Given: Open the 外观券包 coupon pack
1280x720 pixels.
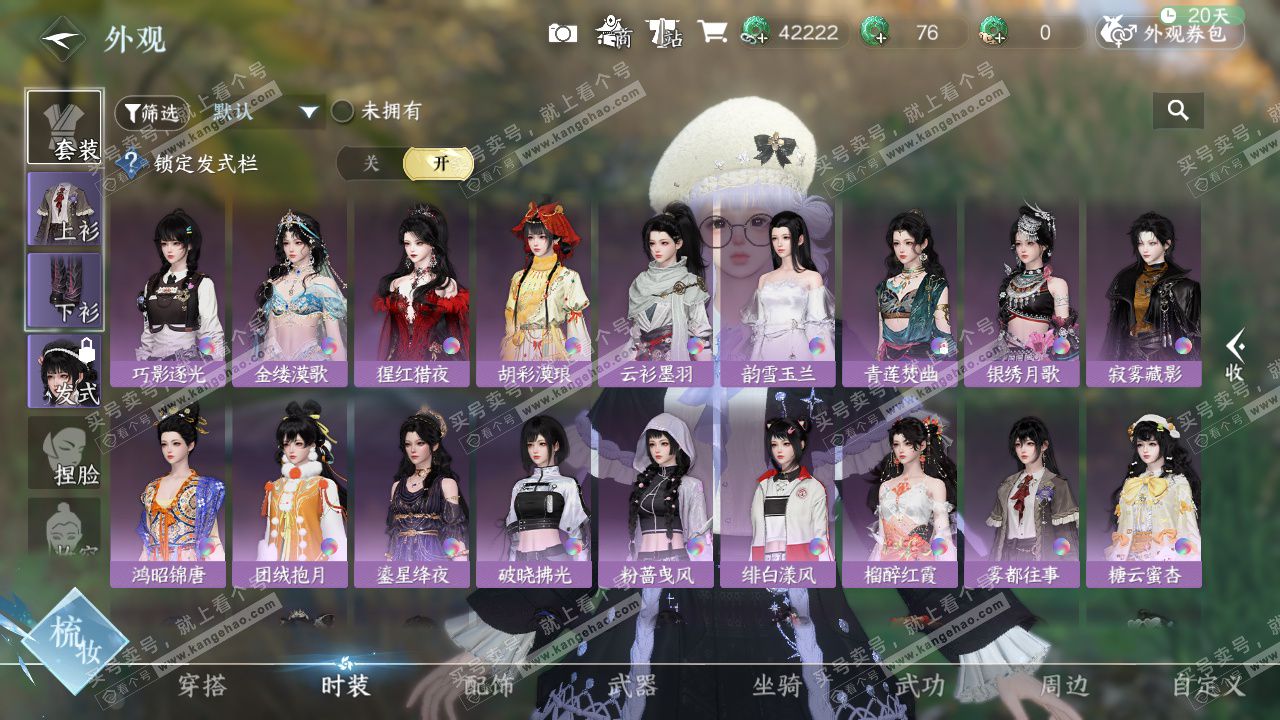Looking at the screenshot, I should tap(1171, 33).
